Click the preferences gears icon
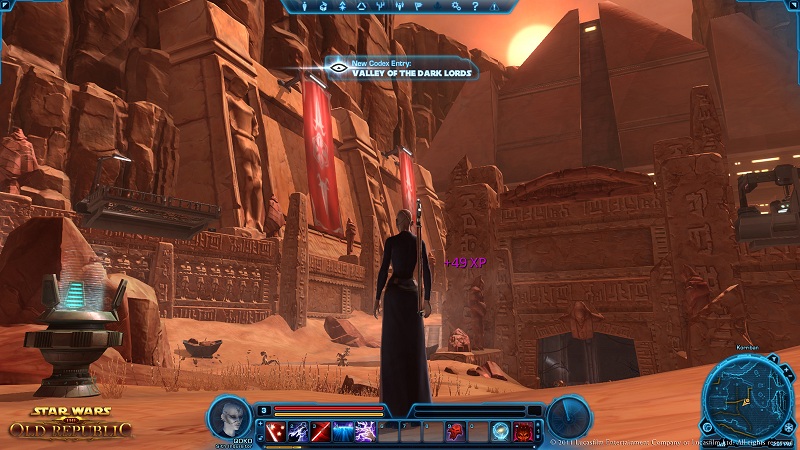The width and height of the screenshot is (800, 450). (456, 7)
